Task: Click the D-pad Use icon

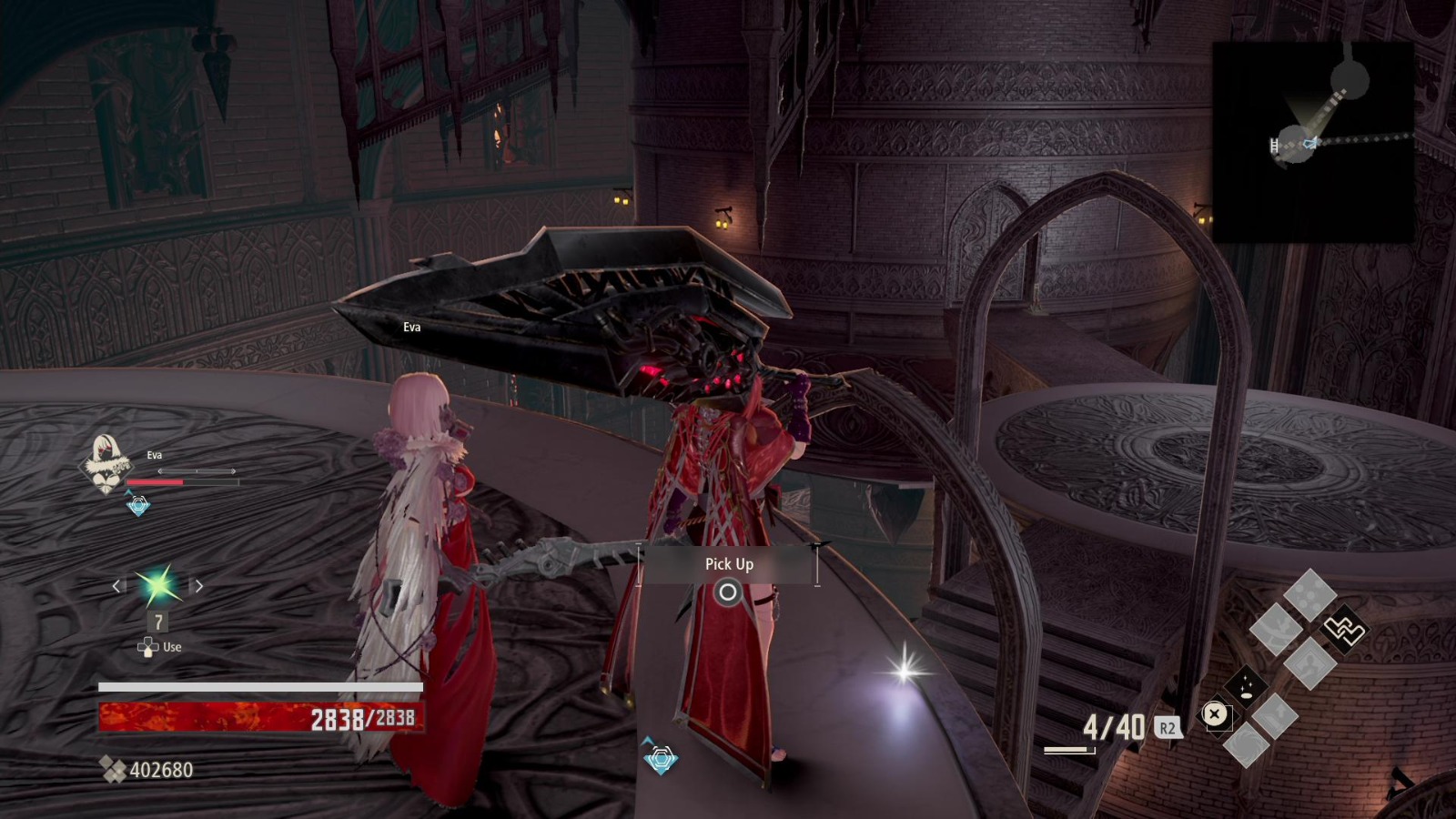Action: 148,648
